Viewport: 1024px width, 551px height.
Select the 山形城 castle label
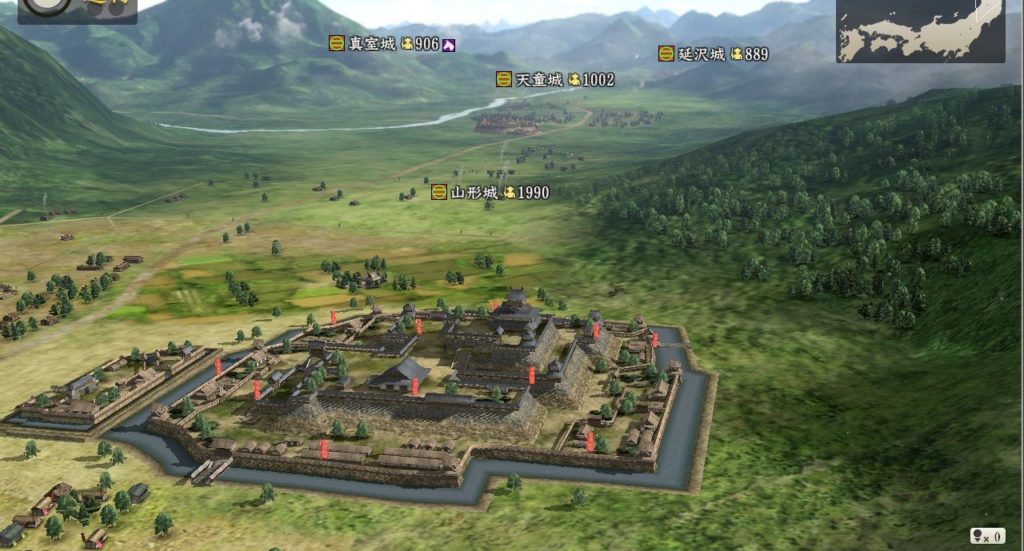[473, 192]
